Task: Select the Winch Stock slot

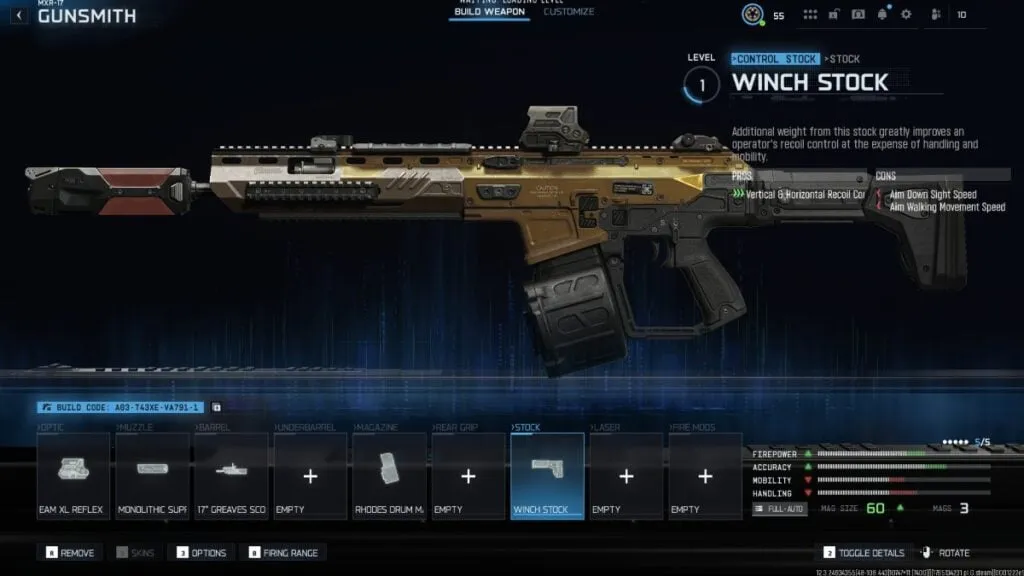Action: (547, 477)
